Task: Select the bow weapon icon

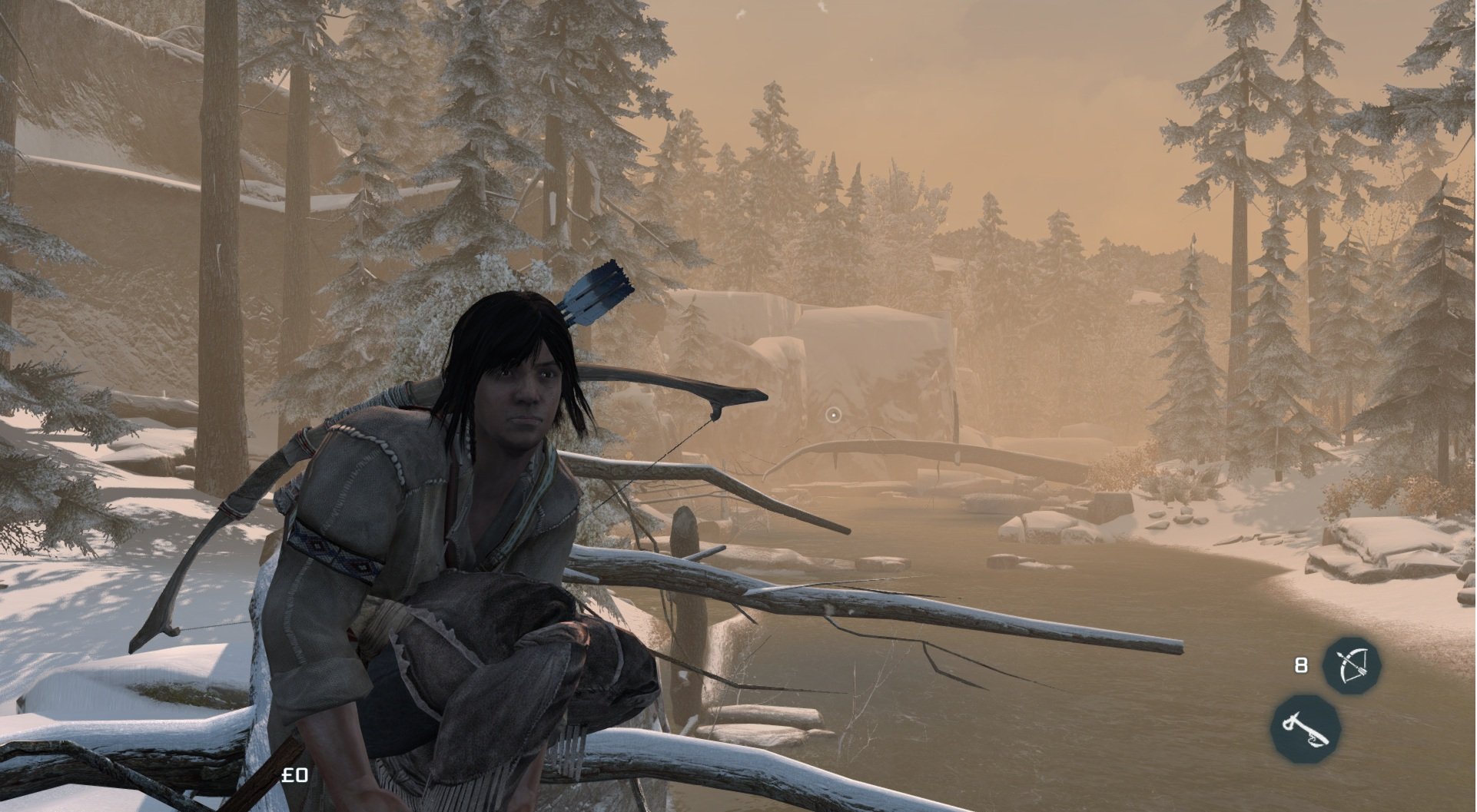Action: 1351,665
